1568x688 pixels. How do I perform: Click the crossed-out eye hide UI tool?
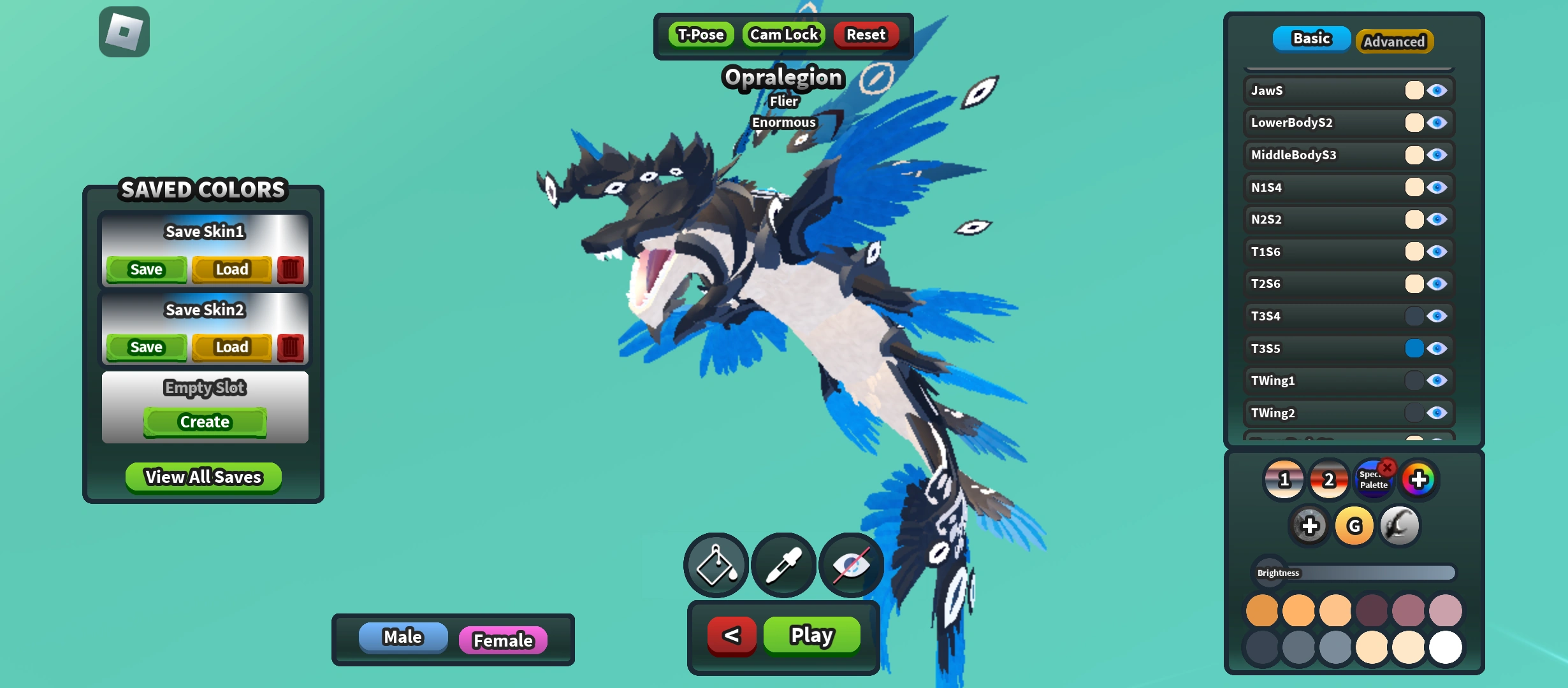[x=851, y=564]
